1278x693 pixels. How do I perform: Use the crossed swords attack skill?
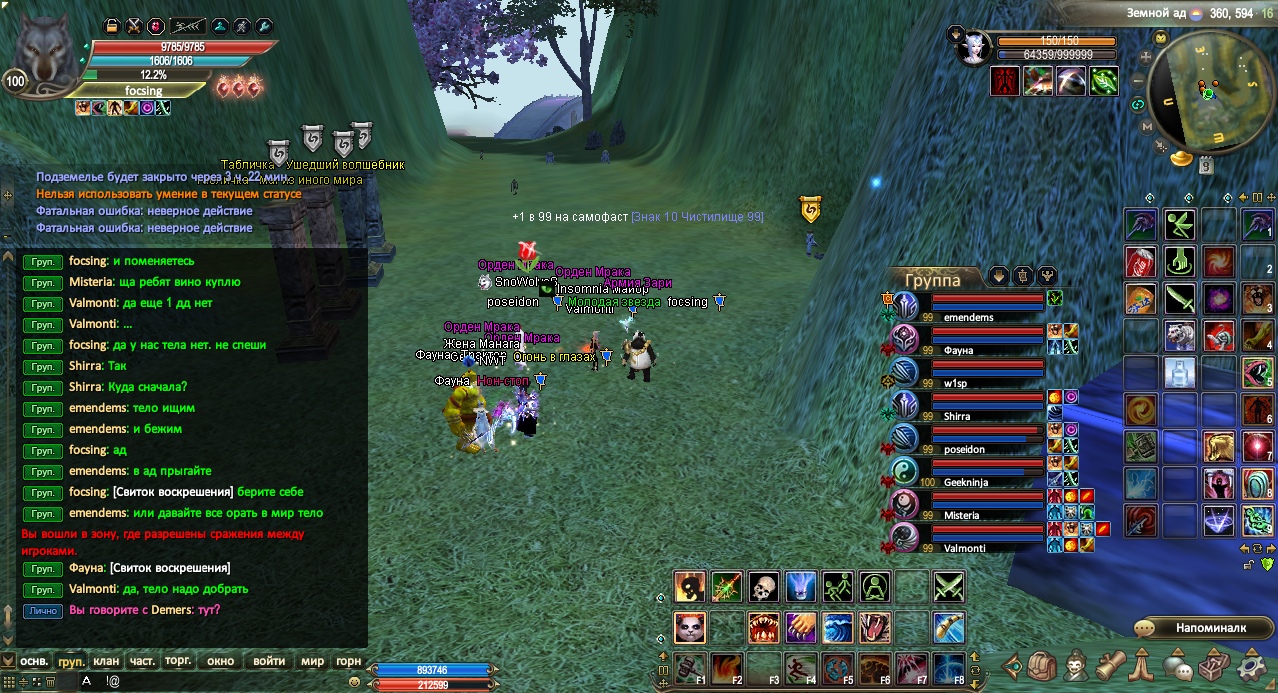pos(948,587)
